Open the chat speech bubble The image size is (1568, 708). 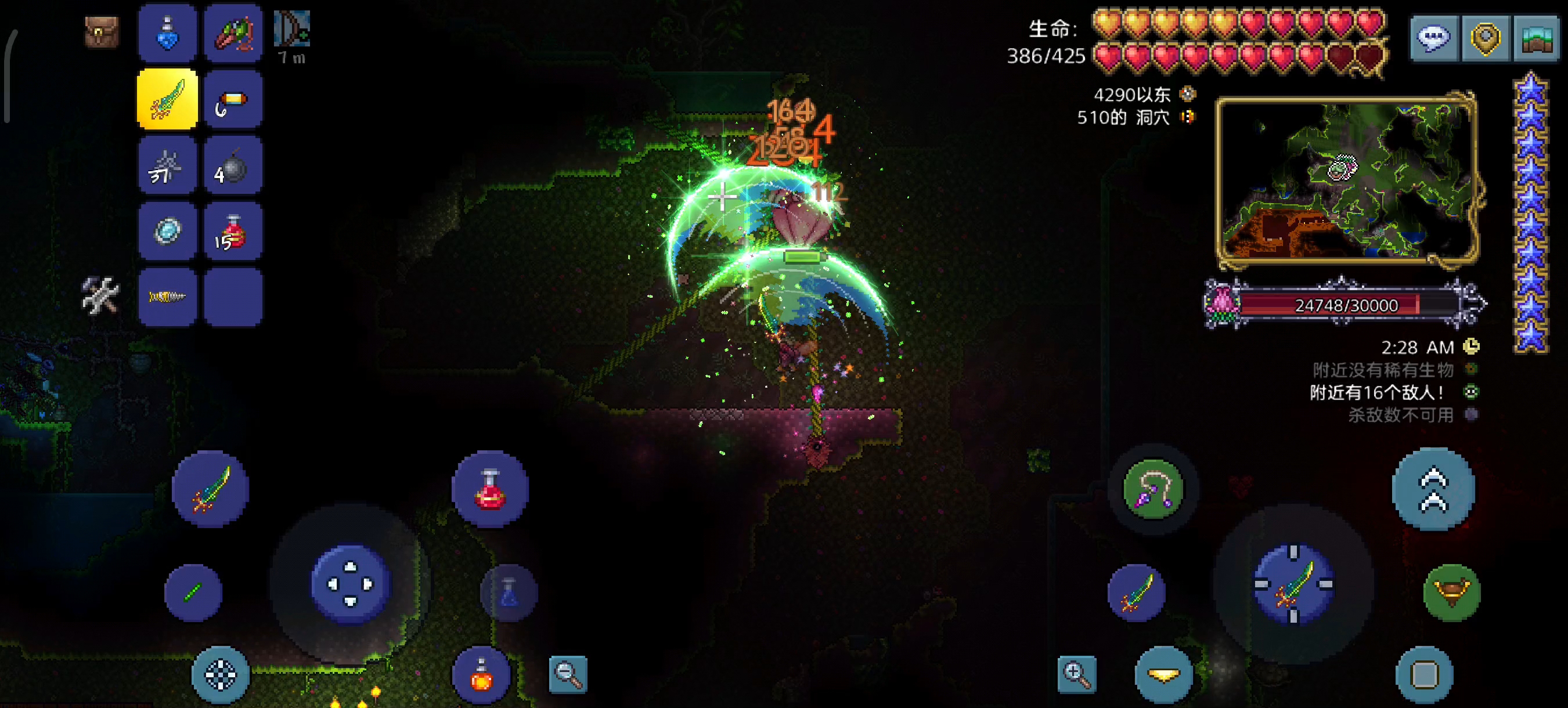pos(1433,39)
